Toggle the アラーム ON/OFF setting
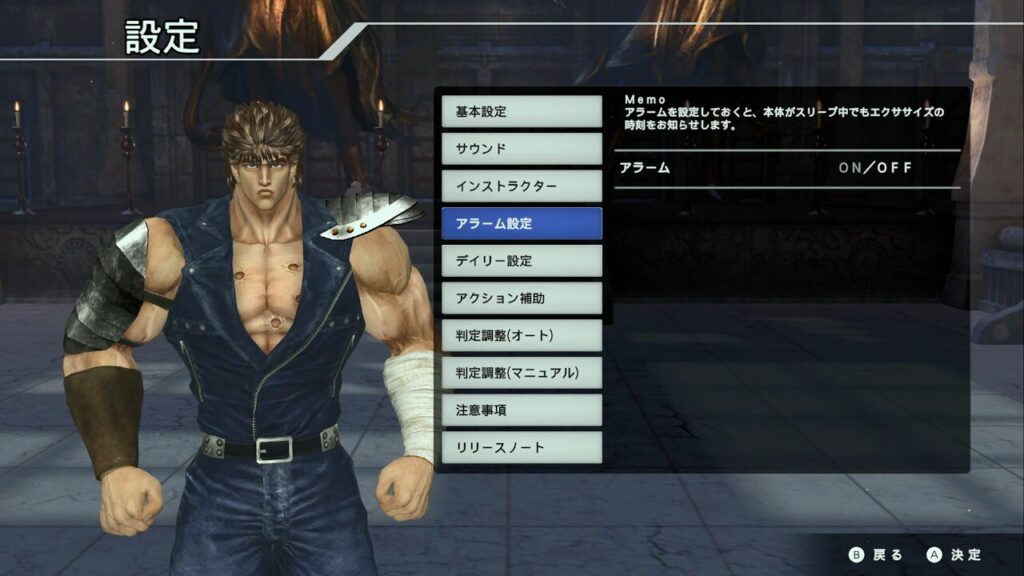Screen dimensions: 1024x576 pyautogui.click(x=875, y=168)
